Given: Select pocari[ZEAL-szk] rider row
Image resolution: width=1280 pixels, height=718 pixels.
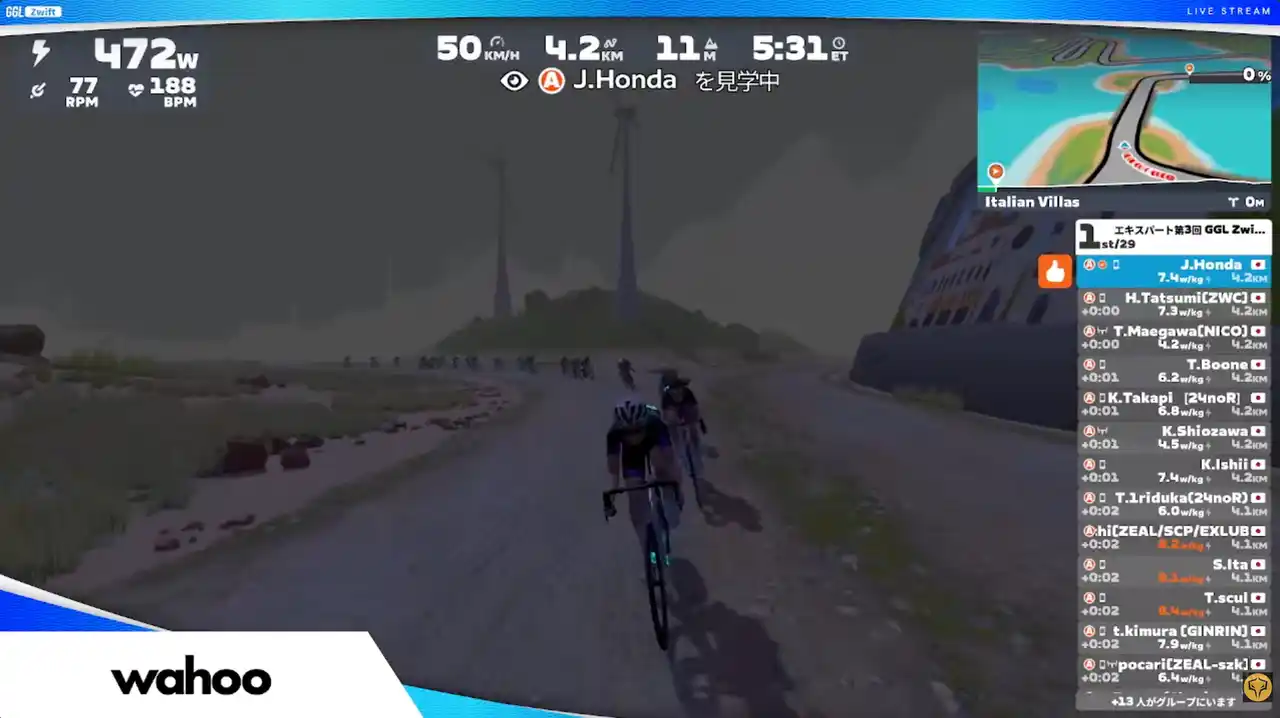Looking at the screenshot, I should tap(1174, 670).
